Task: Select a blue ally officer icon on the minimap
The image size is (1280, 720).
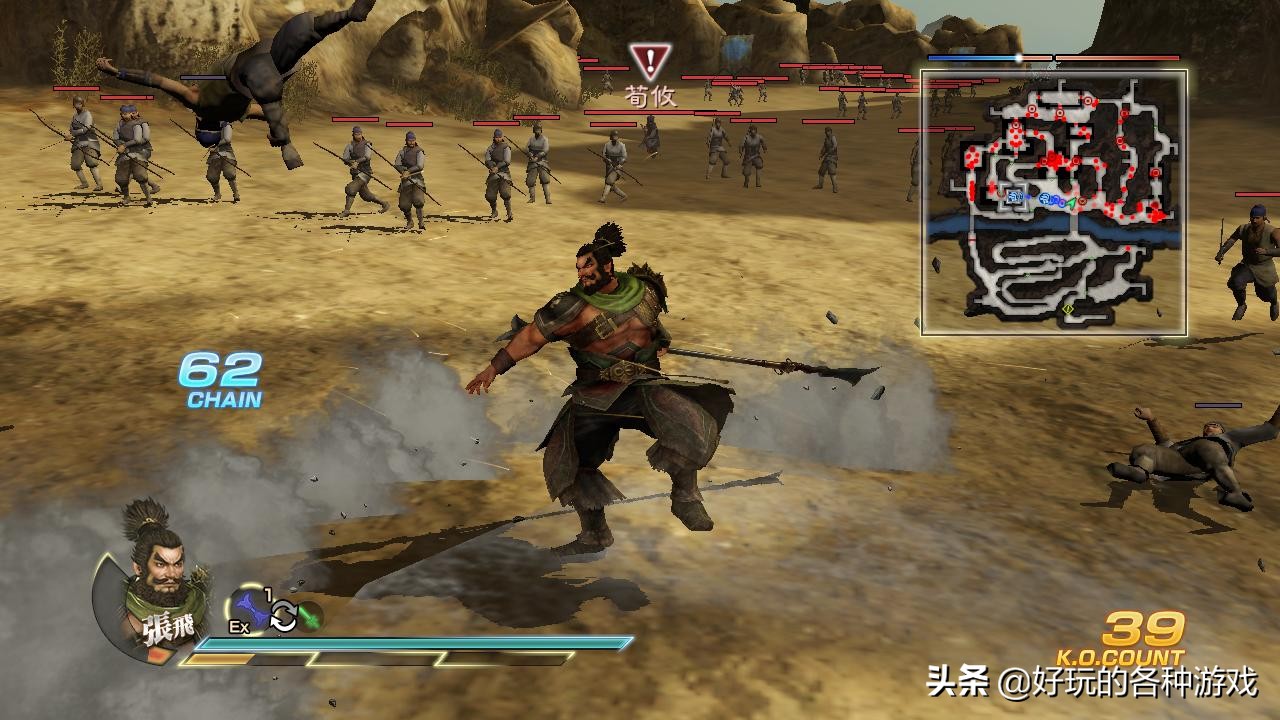Action: pos(1044,198)
